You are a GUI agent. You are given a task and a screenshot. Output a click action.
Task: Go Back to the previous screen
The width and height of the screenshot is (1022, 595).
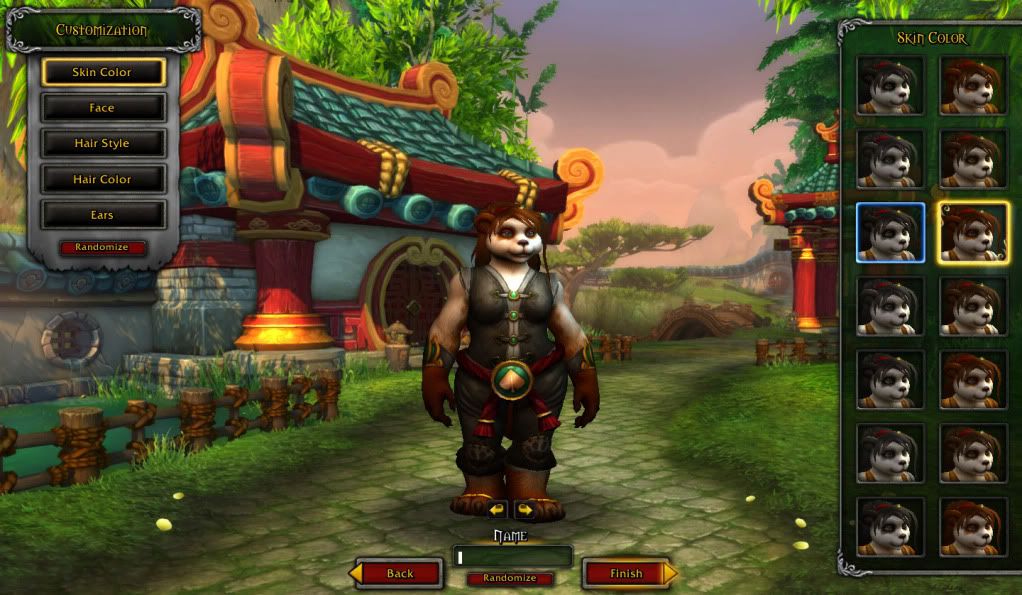click(400, 573)
